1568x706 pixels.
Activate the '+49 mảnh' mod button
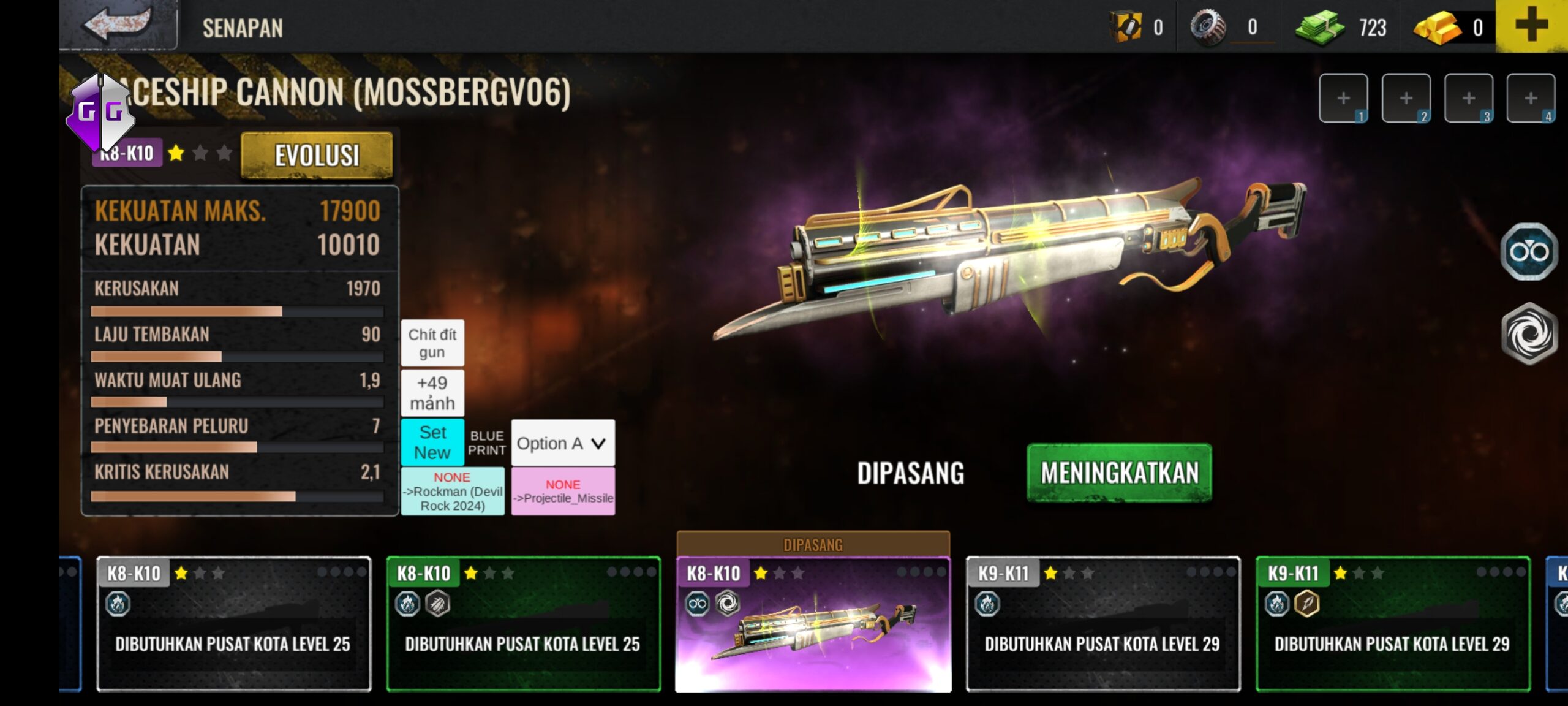pyautogui.click(x=432, y=393)
